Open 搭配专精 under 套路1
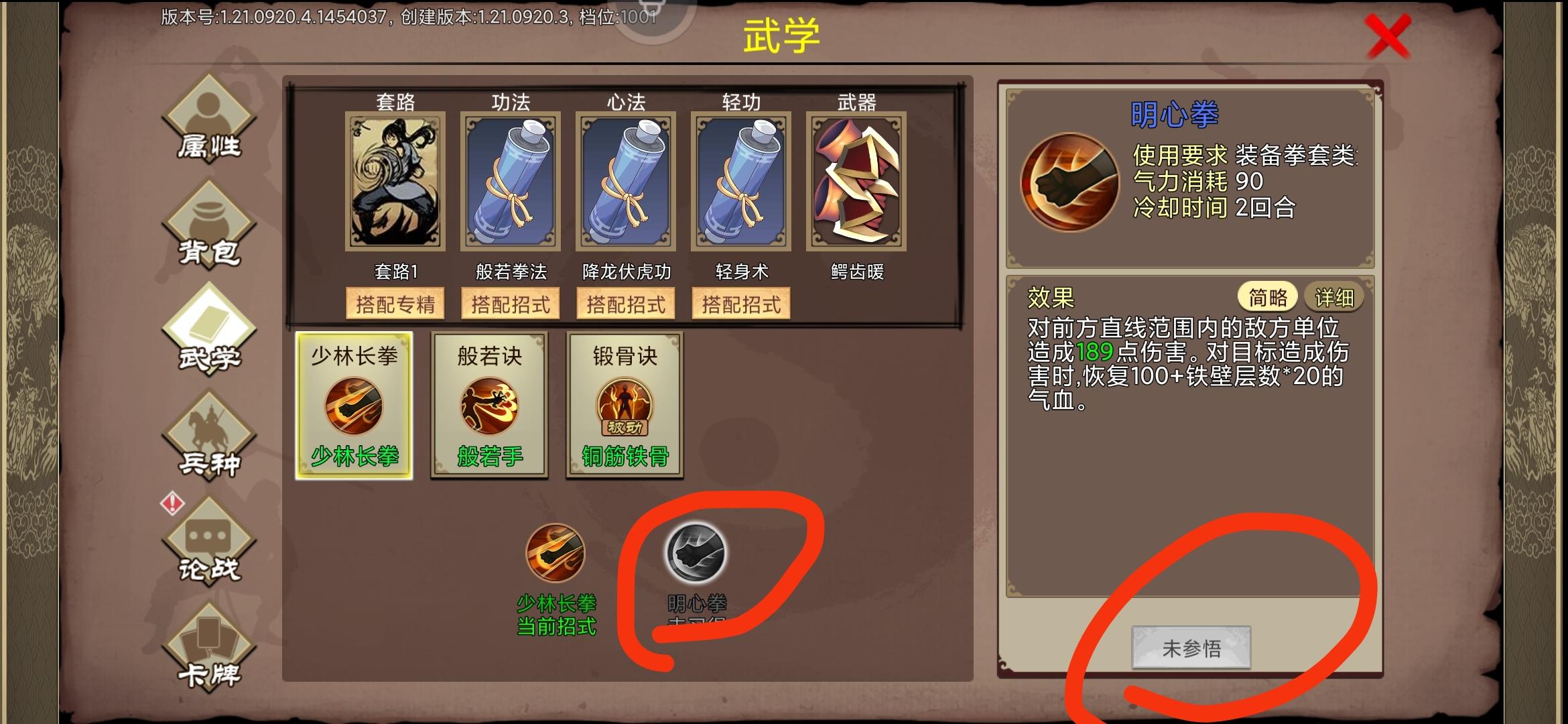Screen dimensions: 1568x724 pos(394,302)
